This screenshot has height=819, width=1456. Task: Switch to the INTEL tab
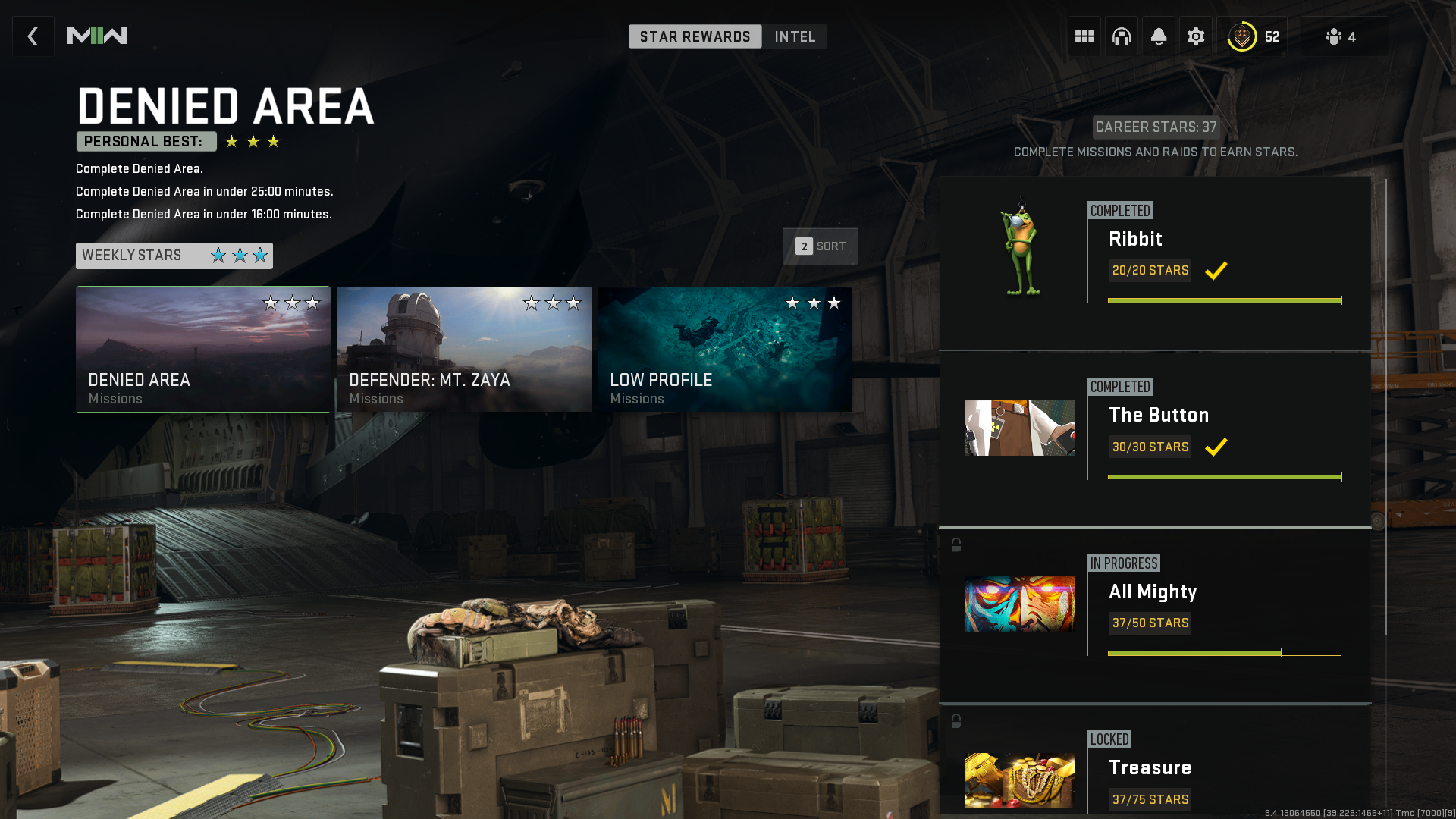click(x=794, y=36)
